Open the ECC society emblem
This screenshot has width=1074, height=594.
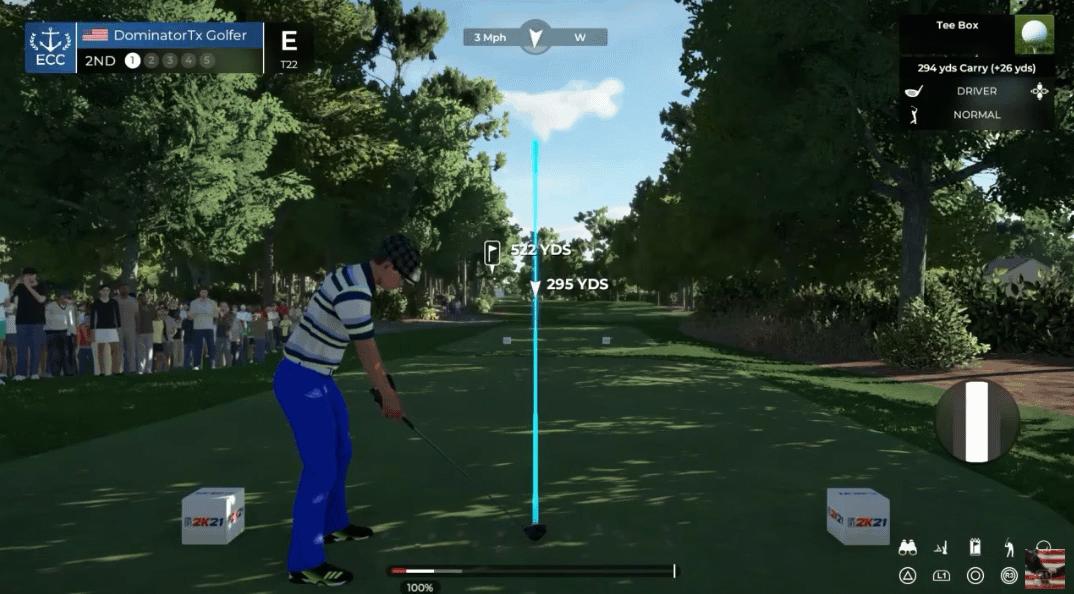50,48
